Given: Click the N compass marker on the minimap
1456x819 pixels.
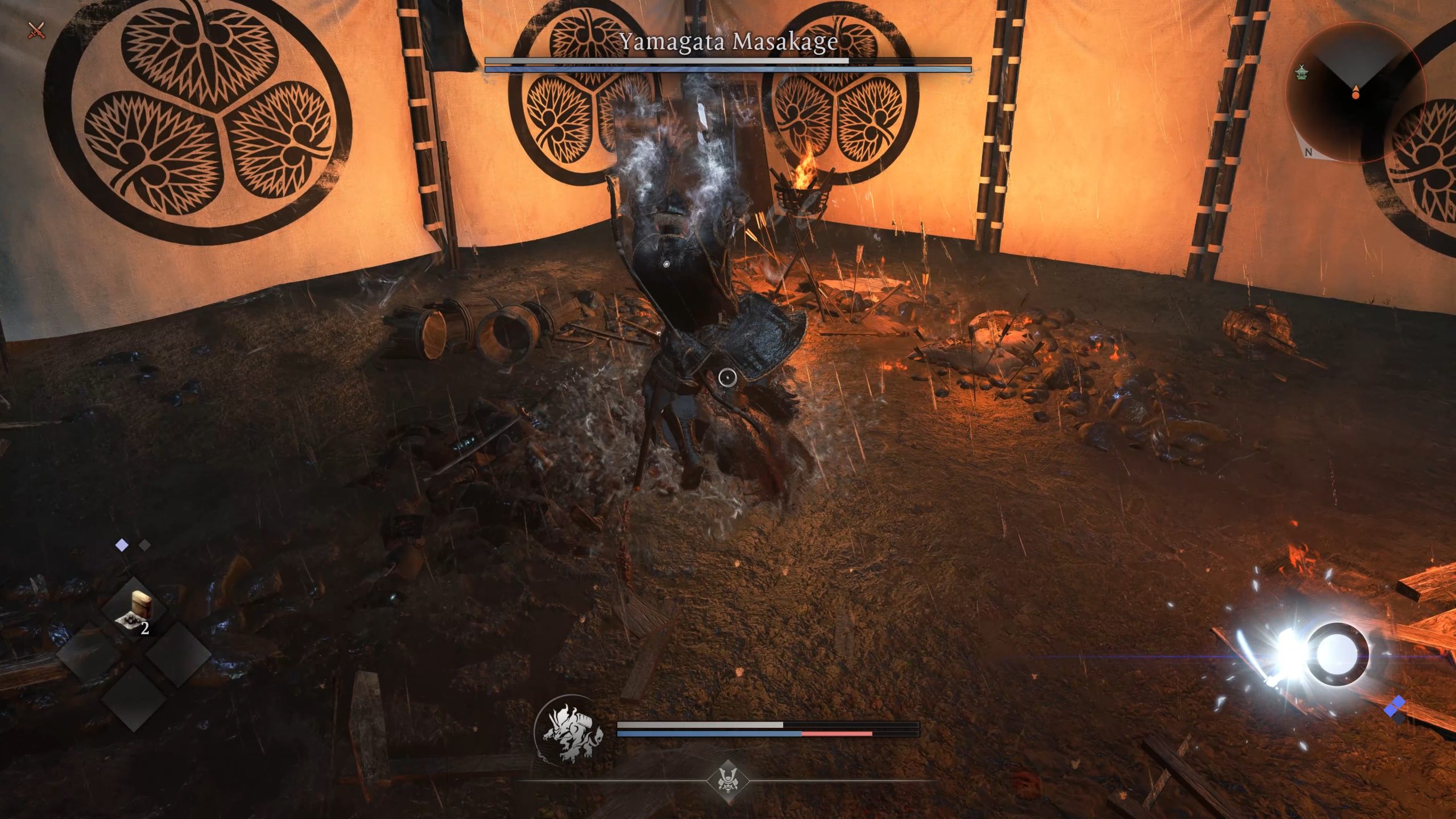Looking at the screenshot, I should coord(1309,152).
